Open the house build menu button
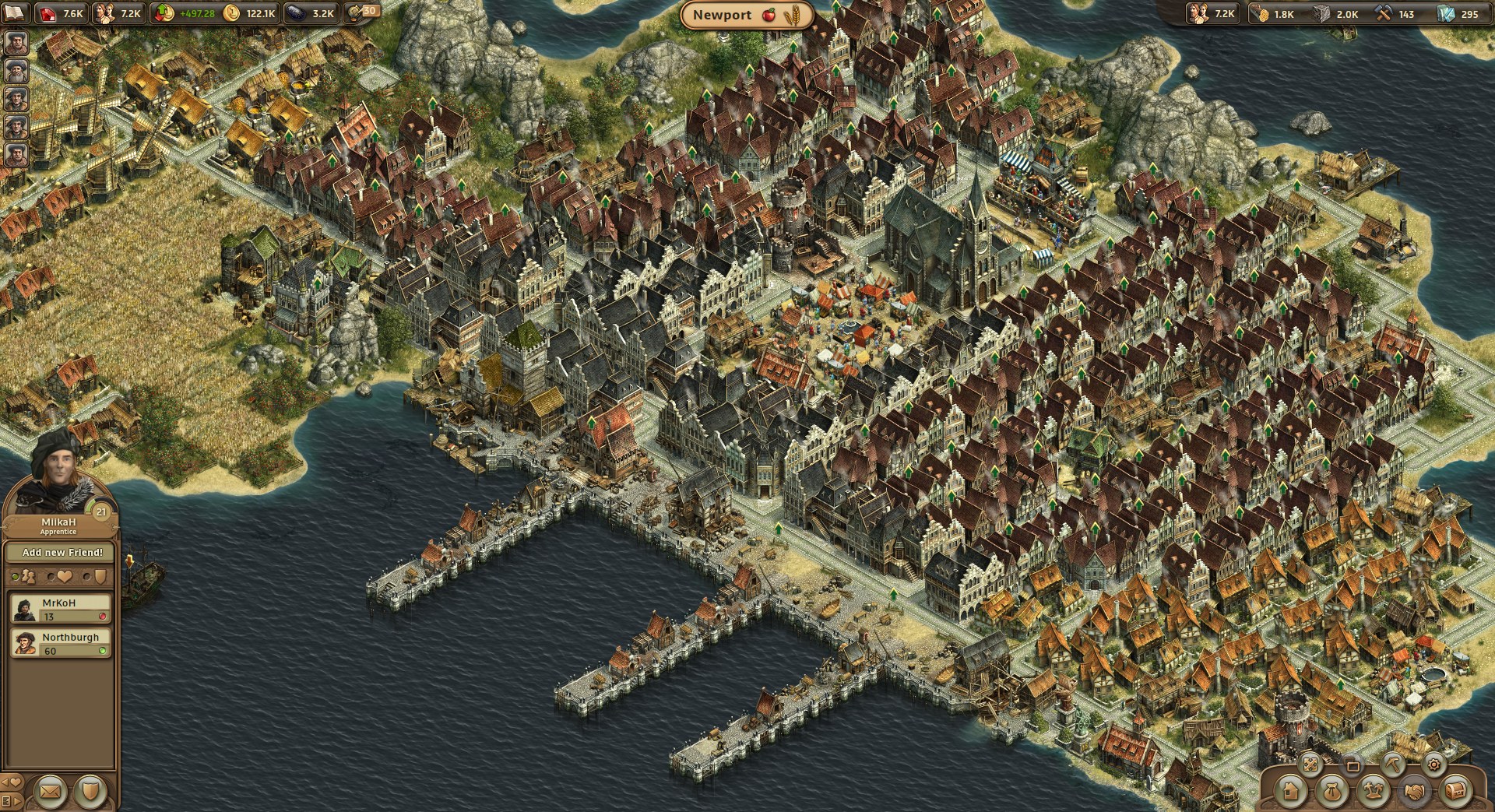The width and height of the screenshot is (1495, 812). tap(1290, 792)
